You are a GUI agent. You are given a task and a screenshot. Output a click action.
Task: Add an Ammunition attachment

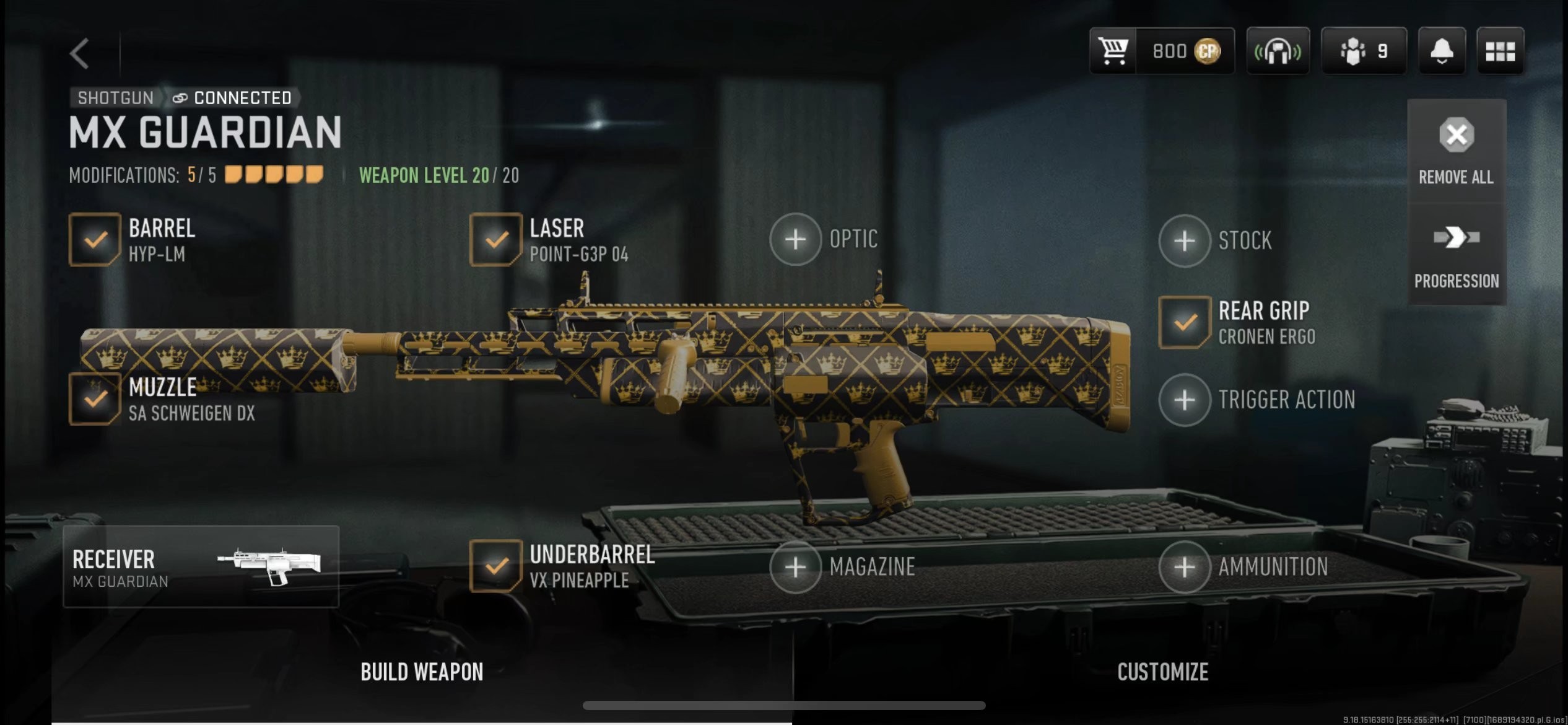[1184, 567]
